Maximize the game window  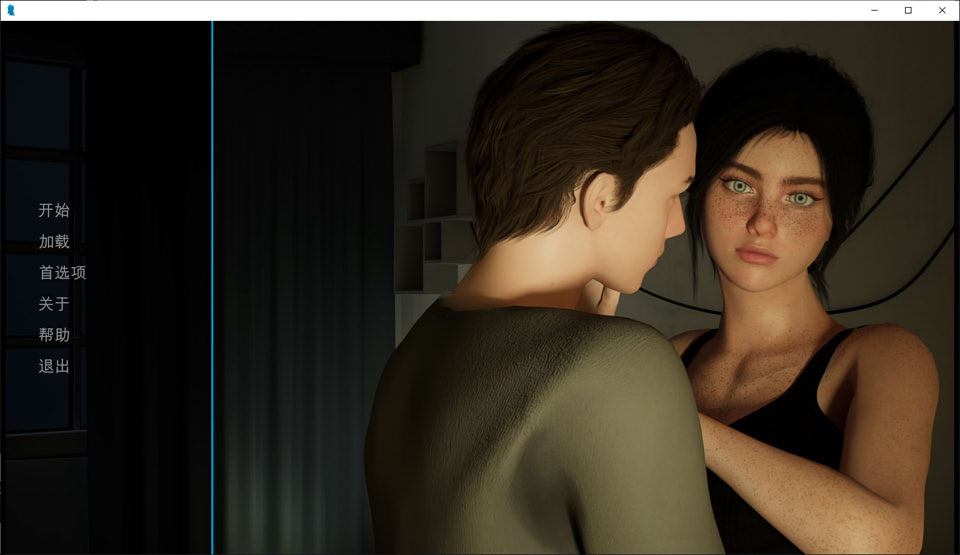[x=908, y=10]
